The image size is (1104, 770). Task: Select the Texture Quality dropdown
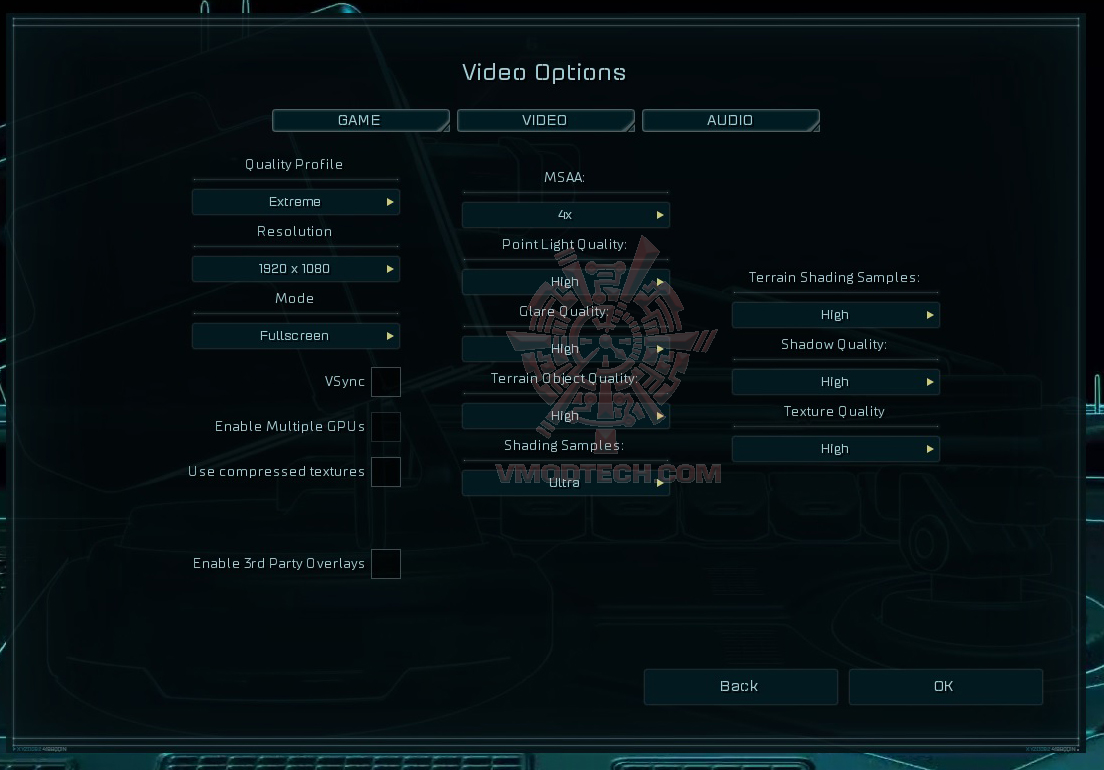836,449
